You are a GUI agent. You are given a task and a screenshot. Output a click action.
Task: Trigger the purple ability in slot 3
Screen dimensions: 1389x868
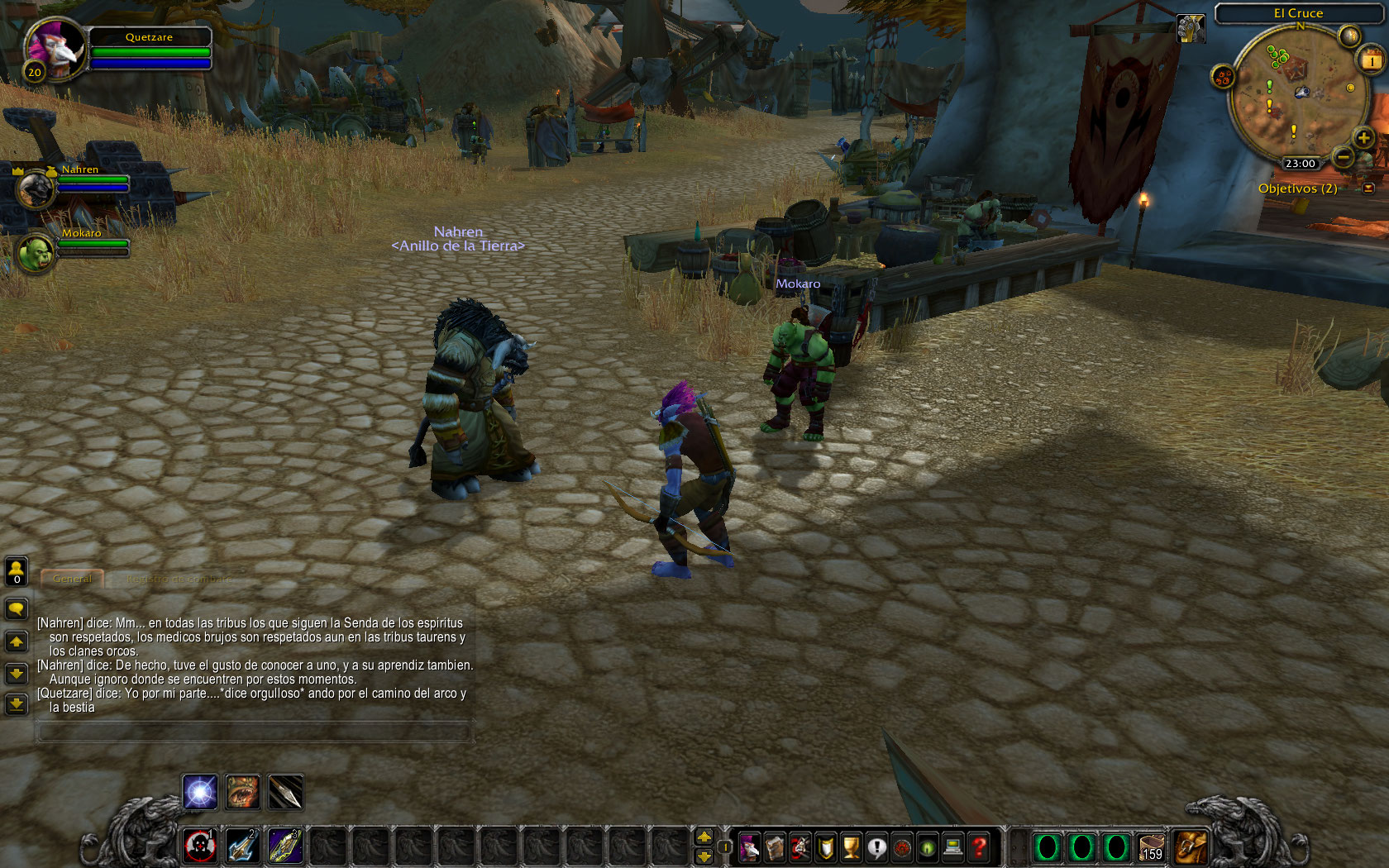(285, 846)
